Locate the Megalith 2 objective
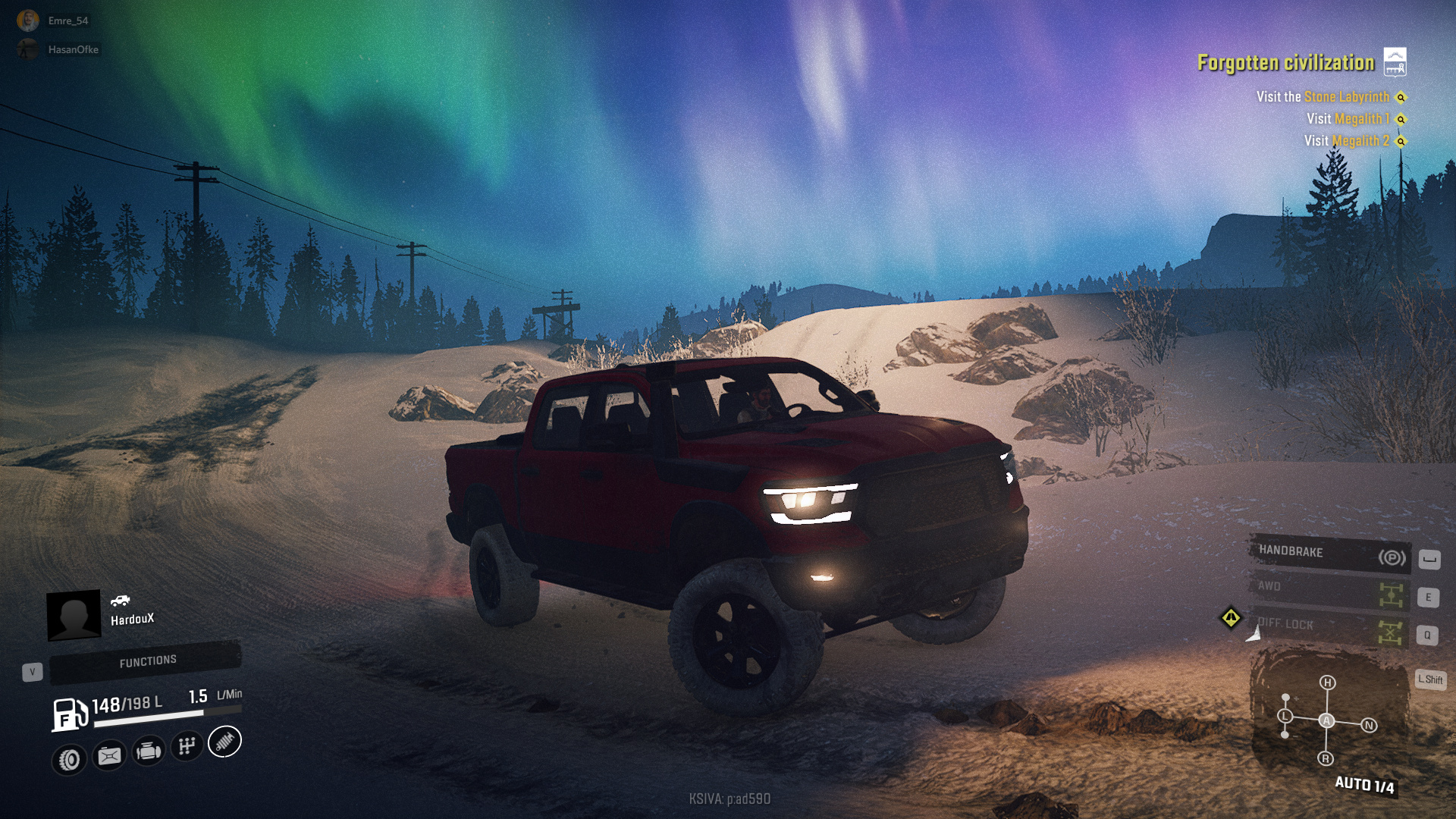The image size is (1456, 819). point(1401,141)
